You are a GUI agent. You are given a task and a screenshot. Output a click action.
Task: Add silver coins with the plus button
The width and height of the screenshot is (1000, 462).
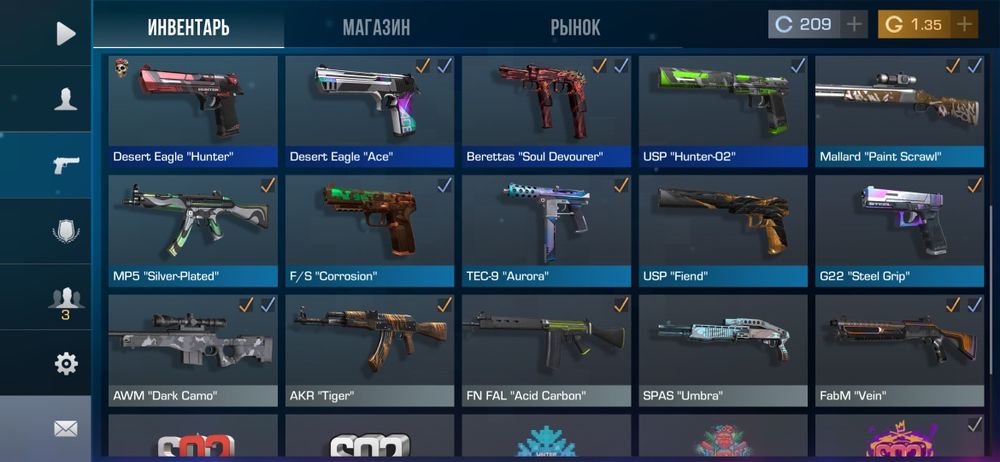(x=854, y=24)
